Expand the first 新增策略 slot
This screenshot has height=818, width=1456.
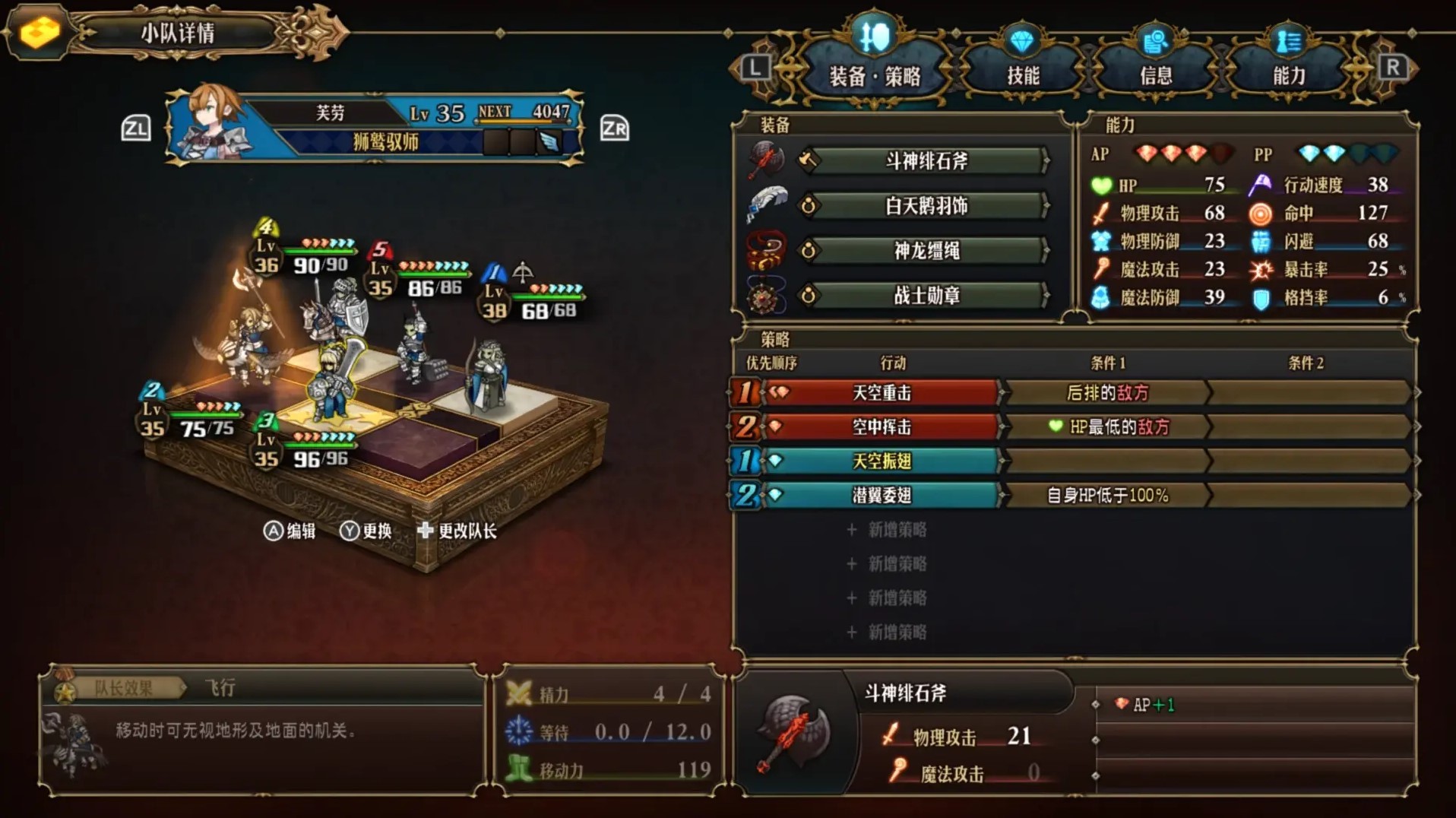897,530
